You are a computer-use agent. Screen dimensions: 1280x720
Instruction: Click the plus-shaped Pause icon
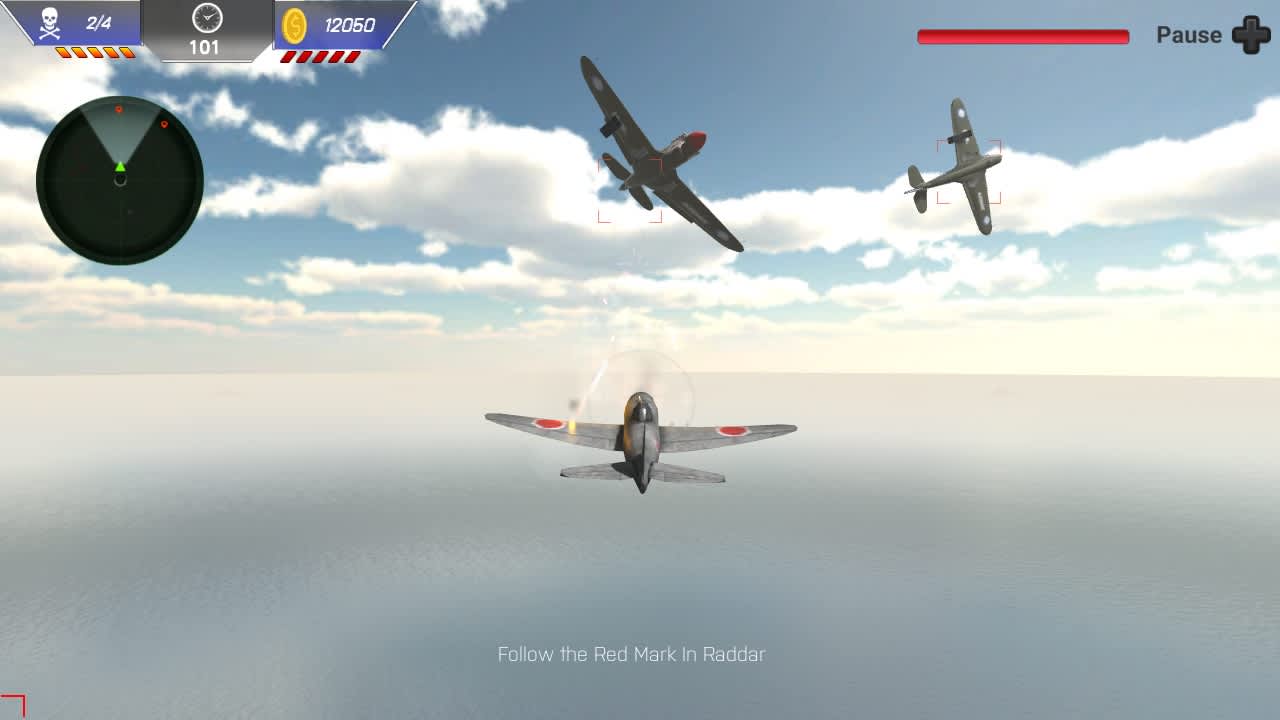[x=1249, y=36]
